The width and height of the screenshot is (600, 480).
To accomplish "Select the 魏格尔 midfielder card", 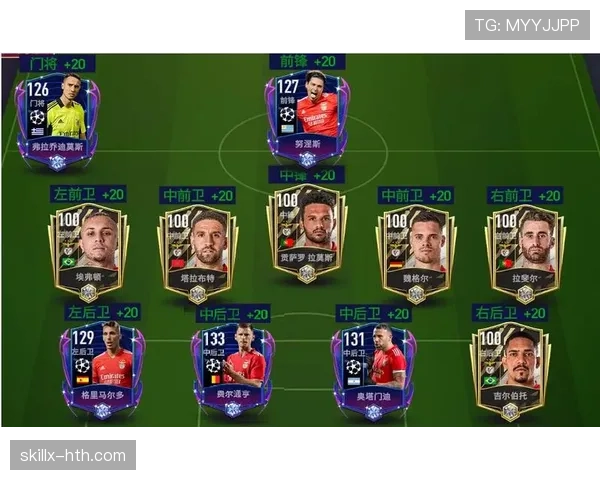I will 415,248.
